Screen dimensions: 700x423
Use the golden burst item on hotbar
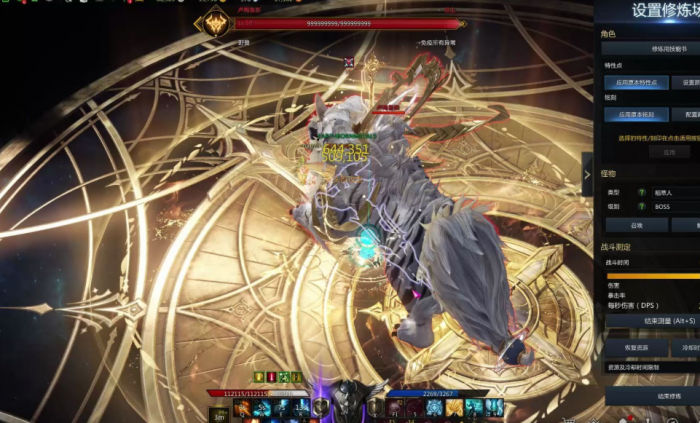(x=455, y=407)
